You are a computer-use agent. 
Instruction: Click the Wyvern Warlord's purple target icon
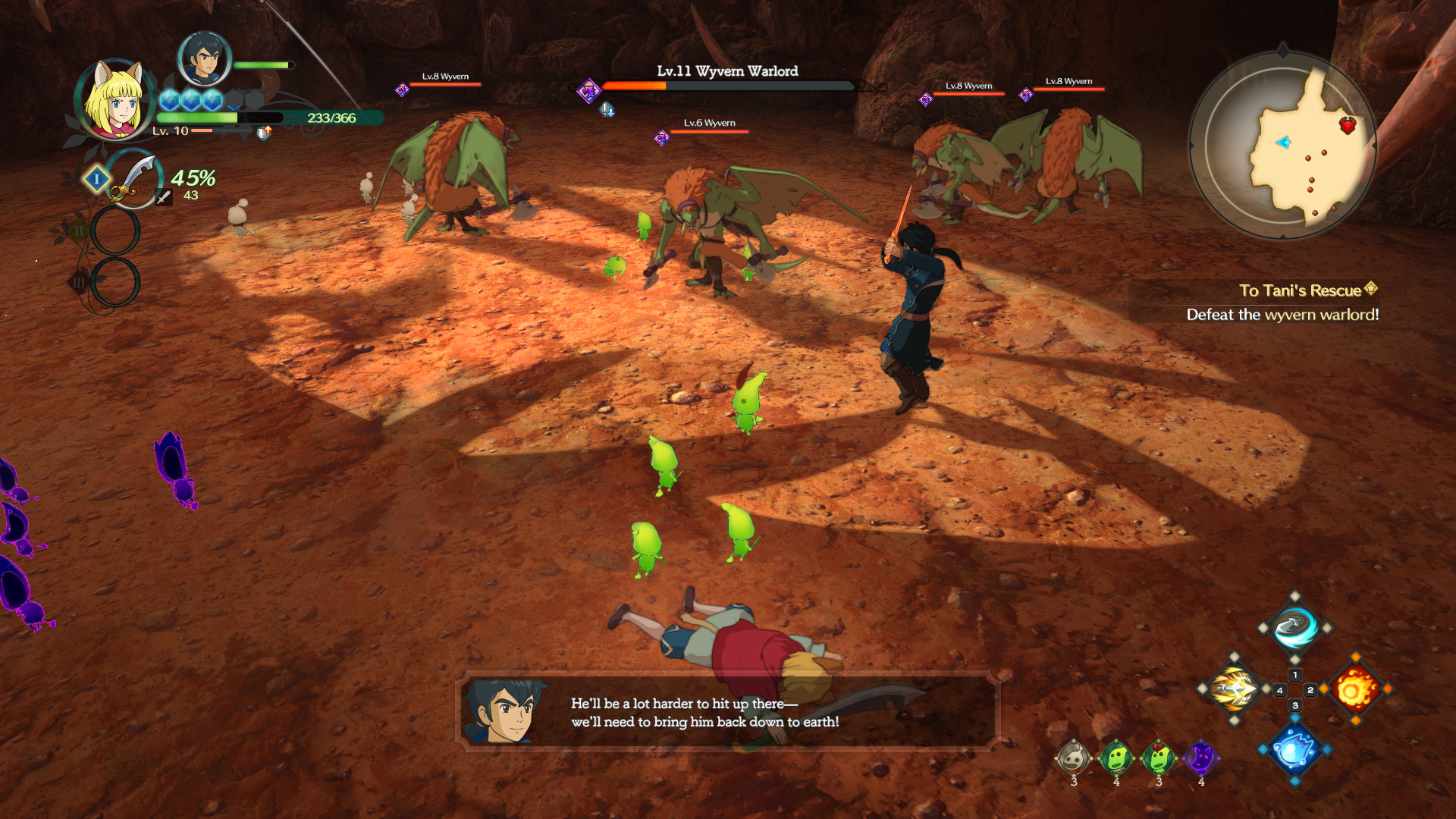tap(588, 91)
